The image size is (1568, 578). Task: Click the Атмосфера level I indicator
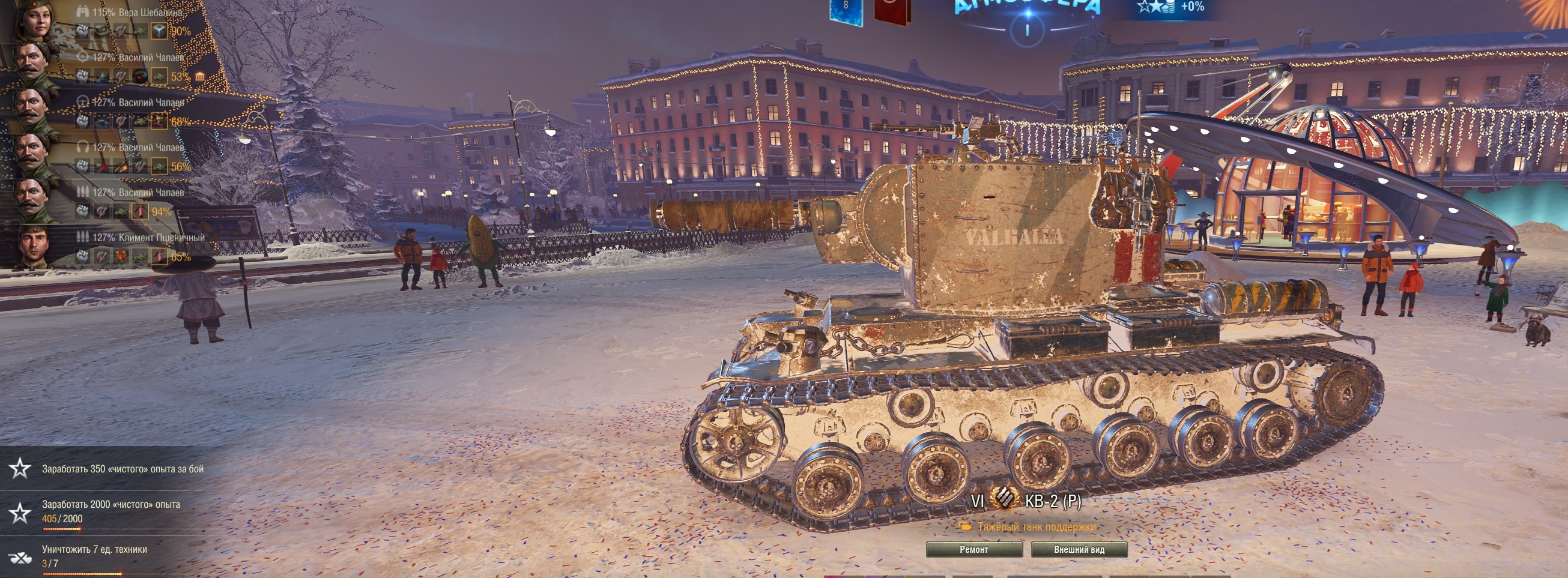1028,29
